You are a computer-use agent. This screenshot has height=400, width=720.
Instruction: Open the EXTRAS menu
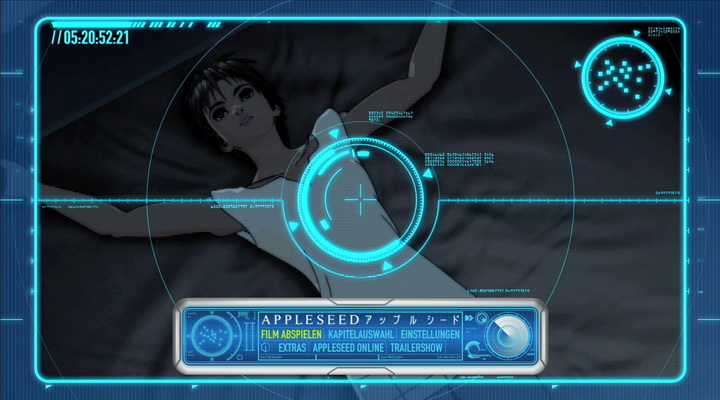[x=292, y=347]
